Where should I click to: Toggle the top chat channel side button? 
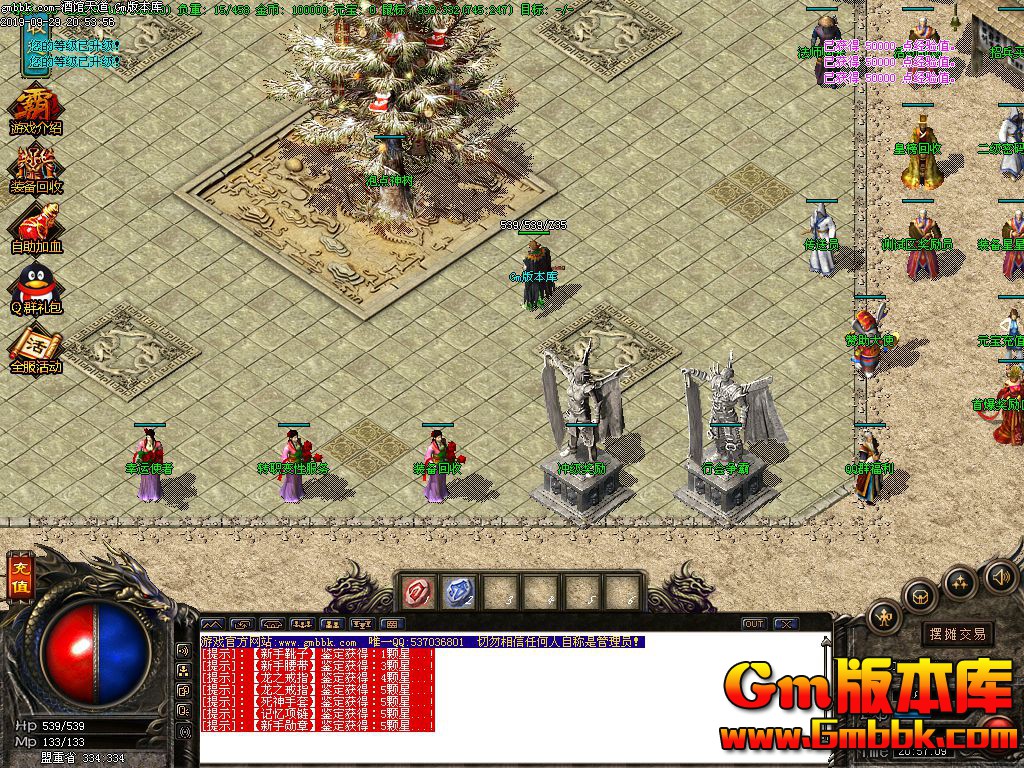point(184,649)
